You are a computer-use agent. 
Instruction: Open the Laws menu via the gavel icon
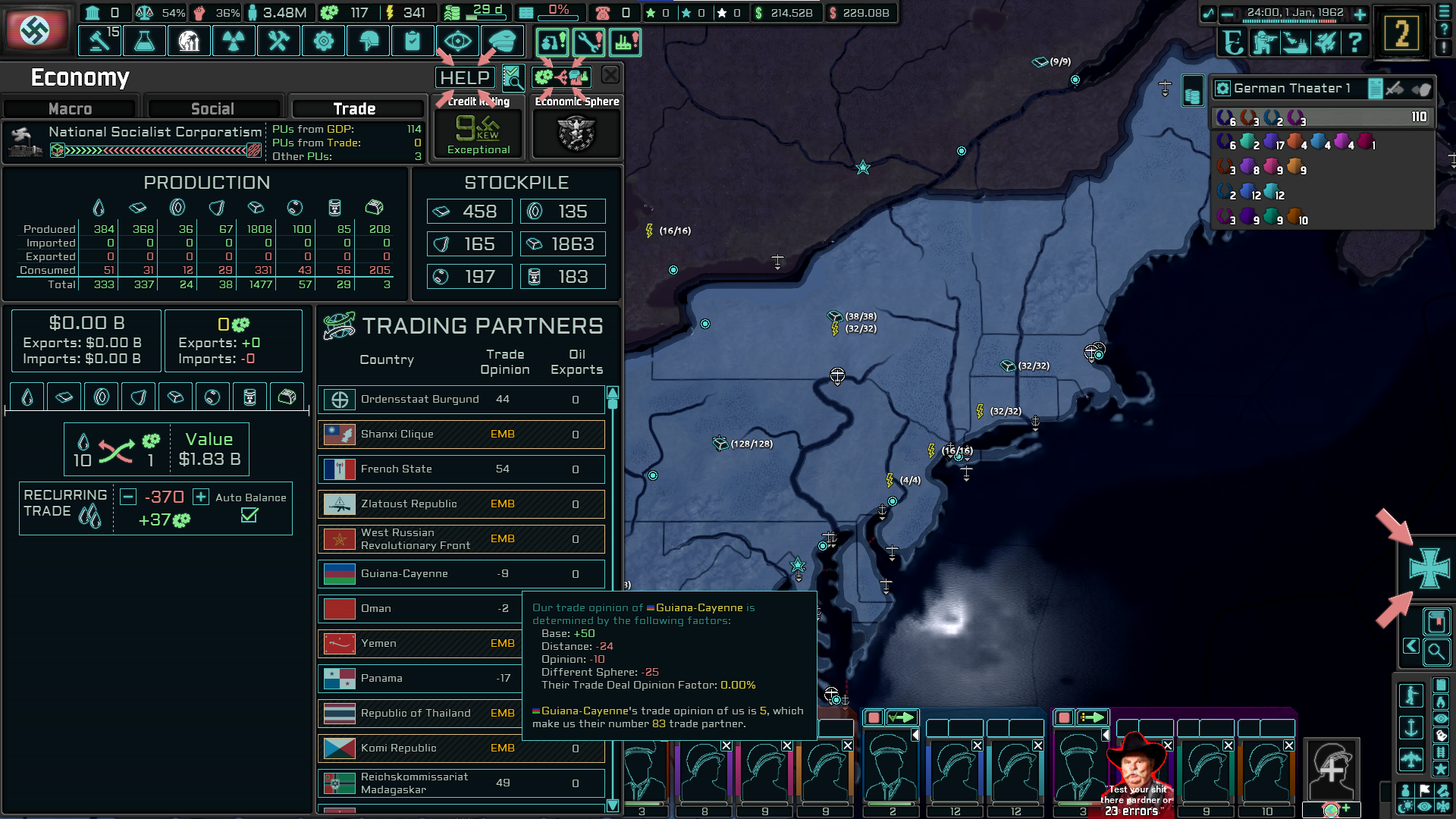99,40
